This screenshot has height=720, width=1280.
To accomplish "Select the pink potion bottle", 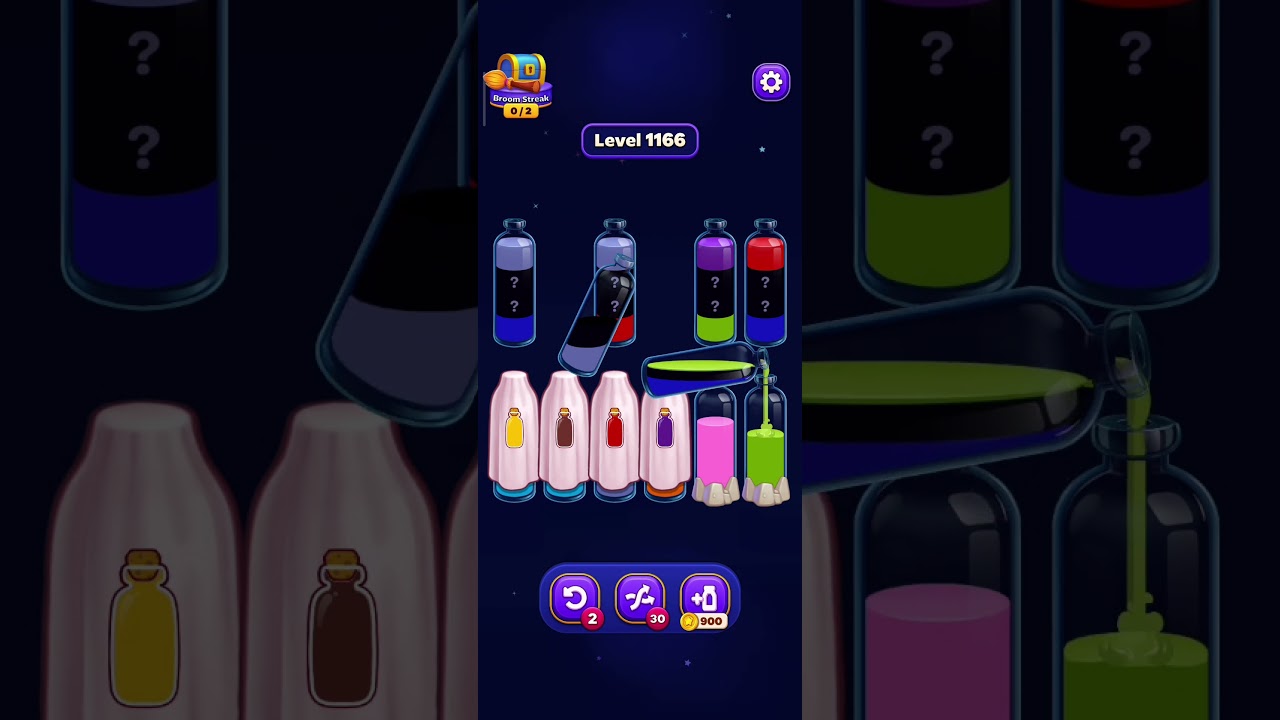I will tap(716, 445).
